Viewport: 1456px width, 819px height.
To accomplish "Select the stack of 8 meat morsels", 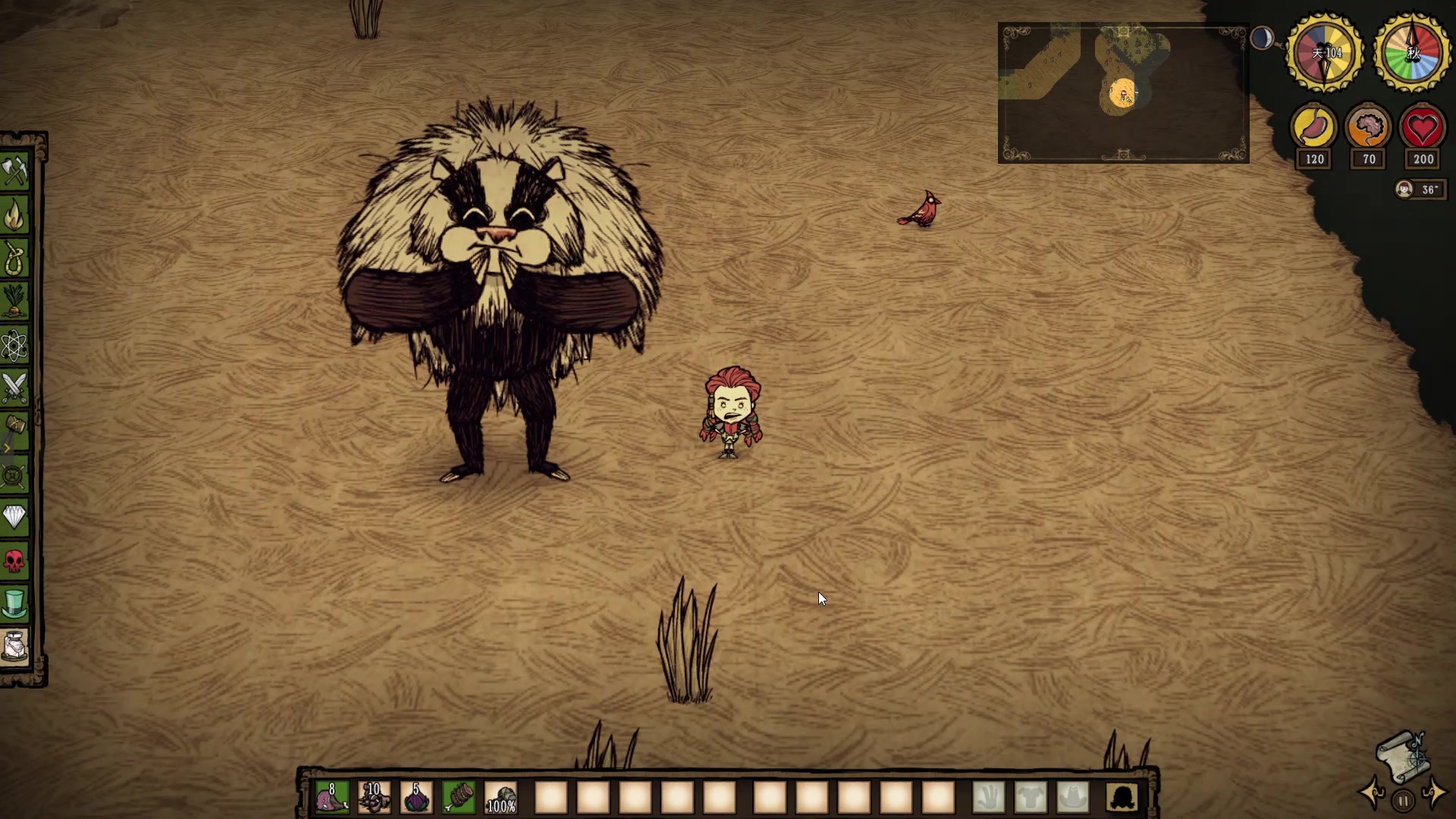I will (x=332, y=797).
